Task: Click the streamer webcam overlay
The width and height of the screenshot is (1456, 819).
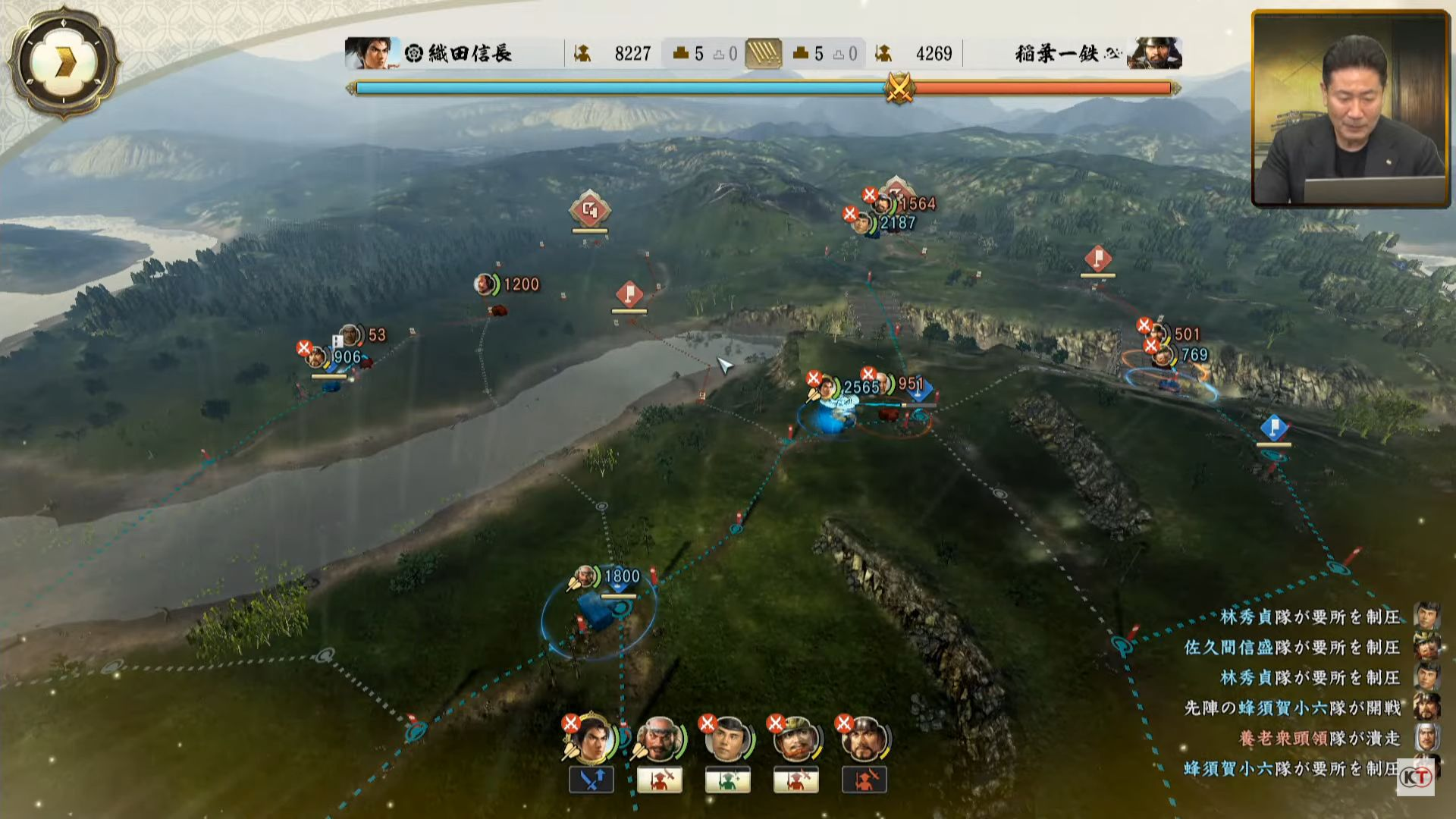Action: pos(1350,108)
